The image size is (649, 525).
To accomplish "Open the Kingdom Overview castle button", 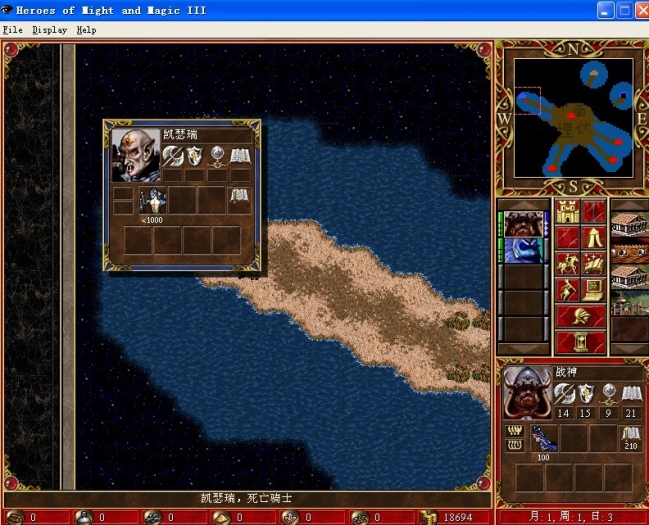I will [567, 211].
